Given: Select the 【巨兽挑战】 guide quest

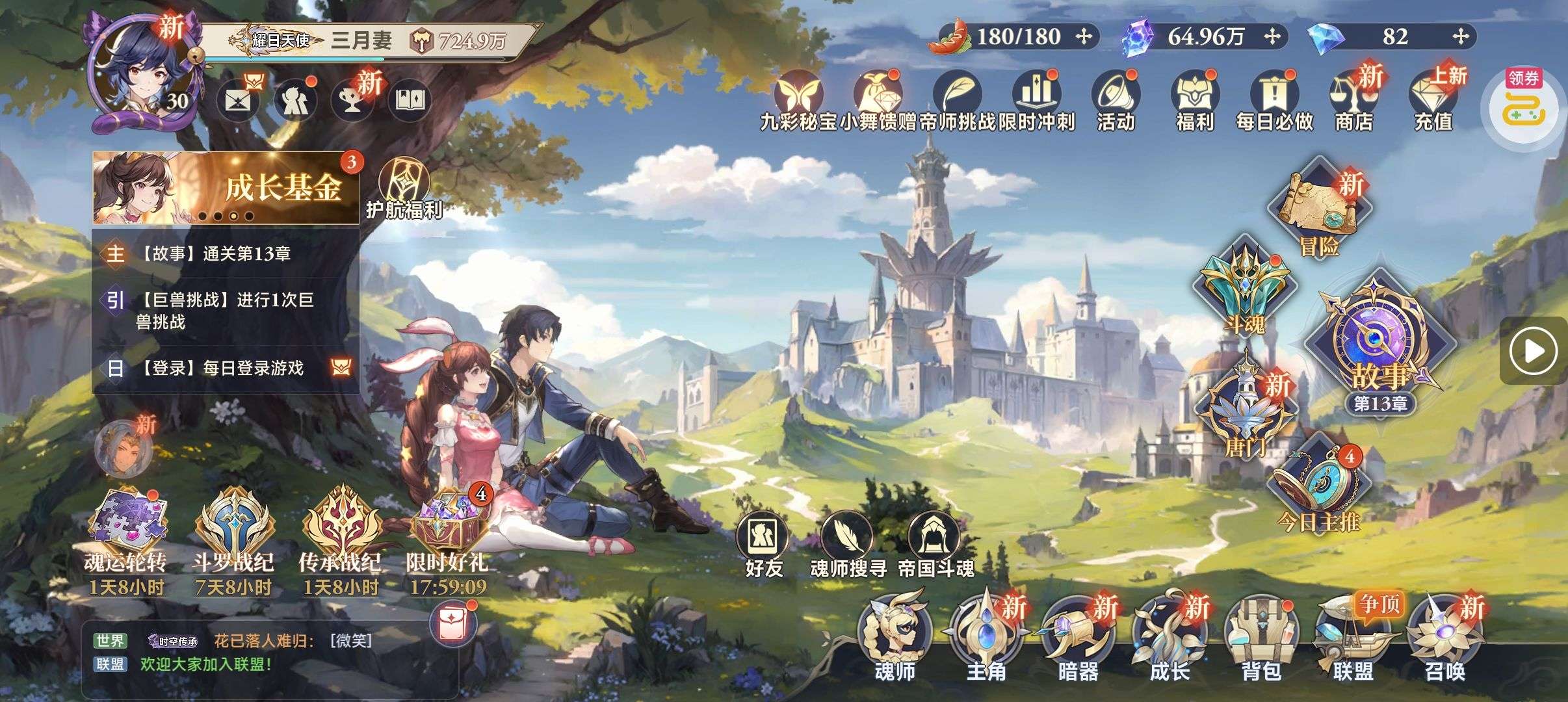Looking at the screenshot, I should point(226,311).
